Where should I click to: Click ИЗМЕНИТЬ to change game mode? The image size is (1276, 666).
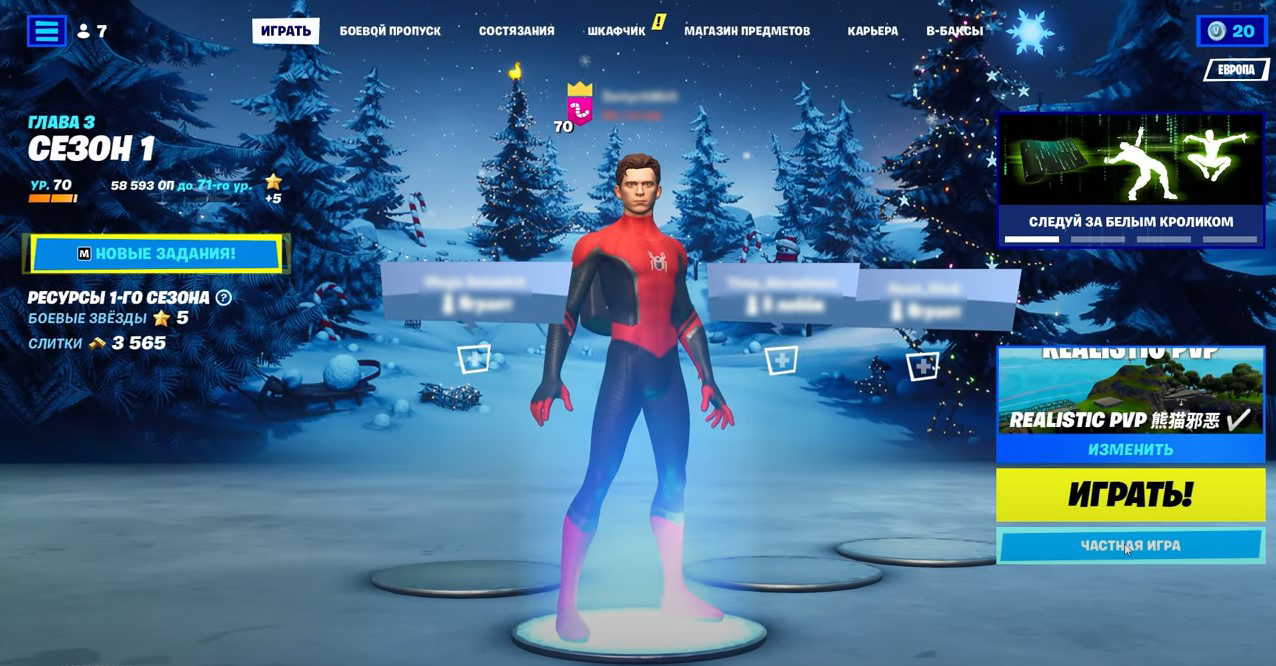tap(1130, 450)
